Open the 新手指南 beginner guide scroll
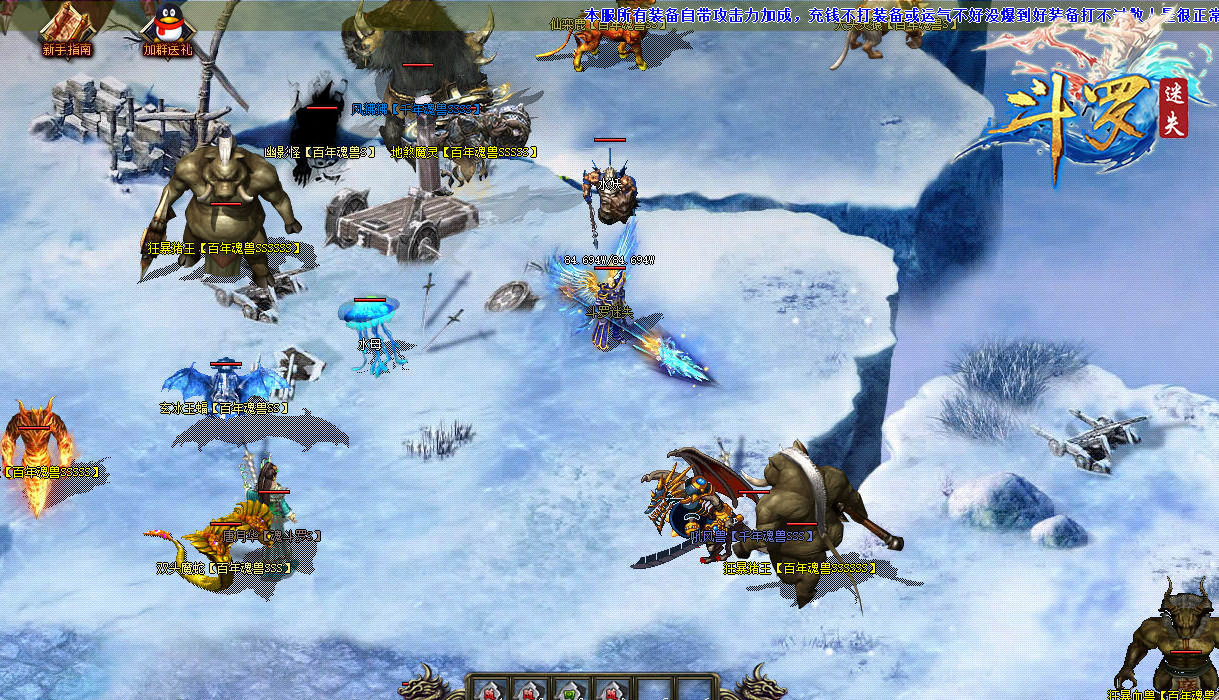This screenshot has width=1219, height=700. tap(66, 26)
